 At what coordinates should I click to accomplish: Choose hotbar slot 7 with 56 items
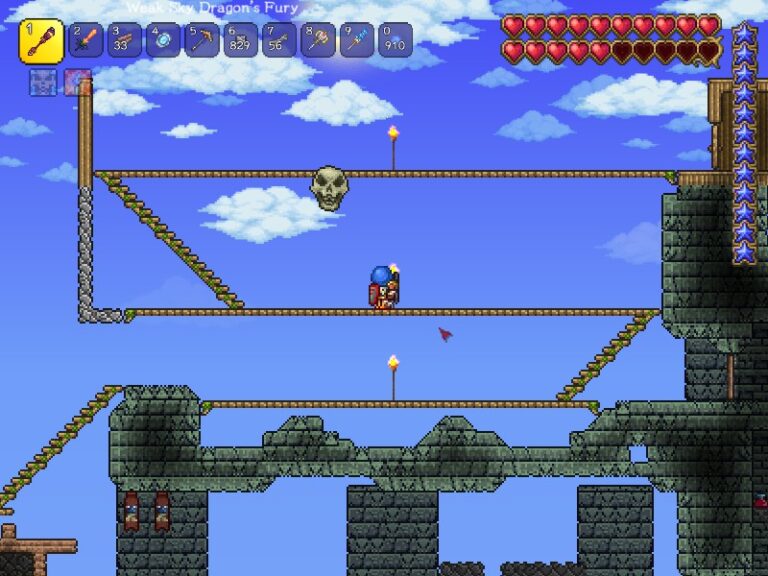click(279, 41)
